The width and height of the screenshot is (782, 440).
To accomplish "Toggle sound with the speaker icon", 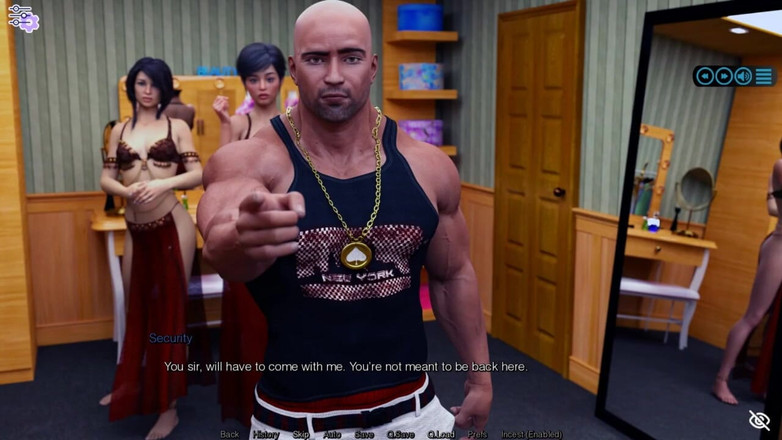I will point(743,76).
